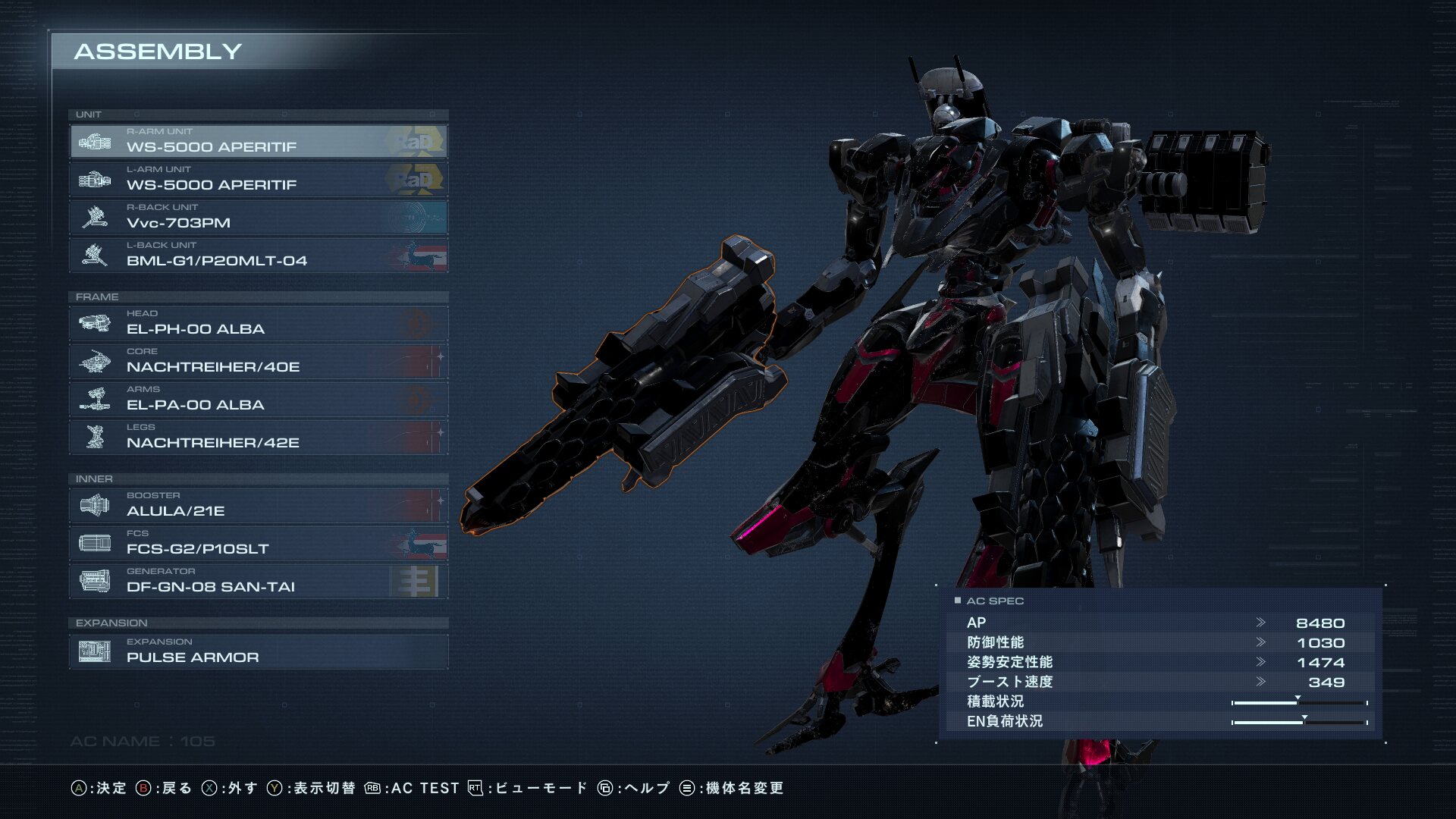Select the L-ARM UNIT WS-5000 APERITIF slot

258,180
